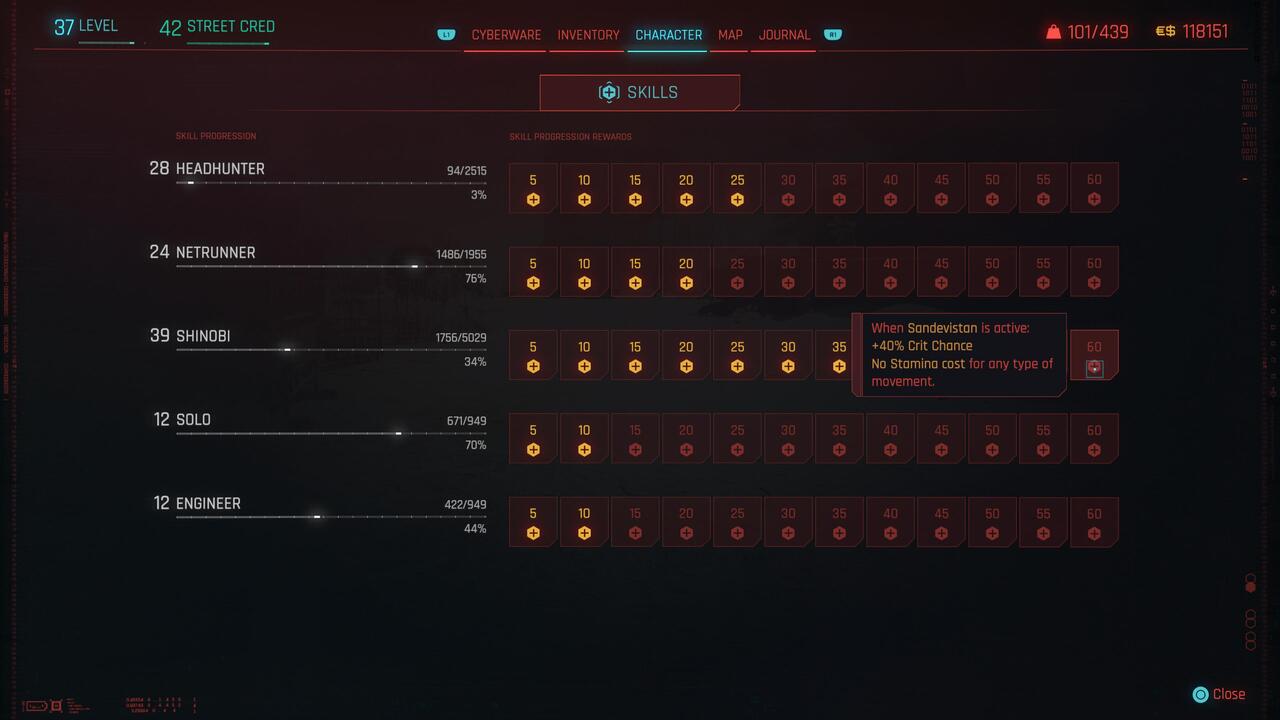This screenshot has width=1280, height=720.
Task: Click the level 20 Netrunner reward icon
Action: pos(686,271)
